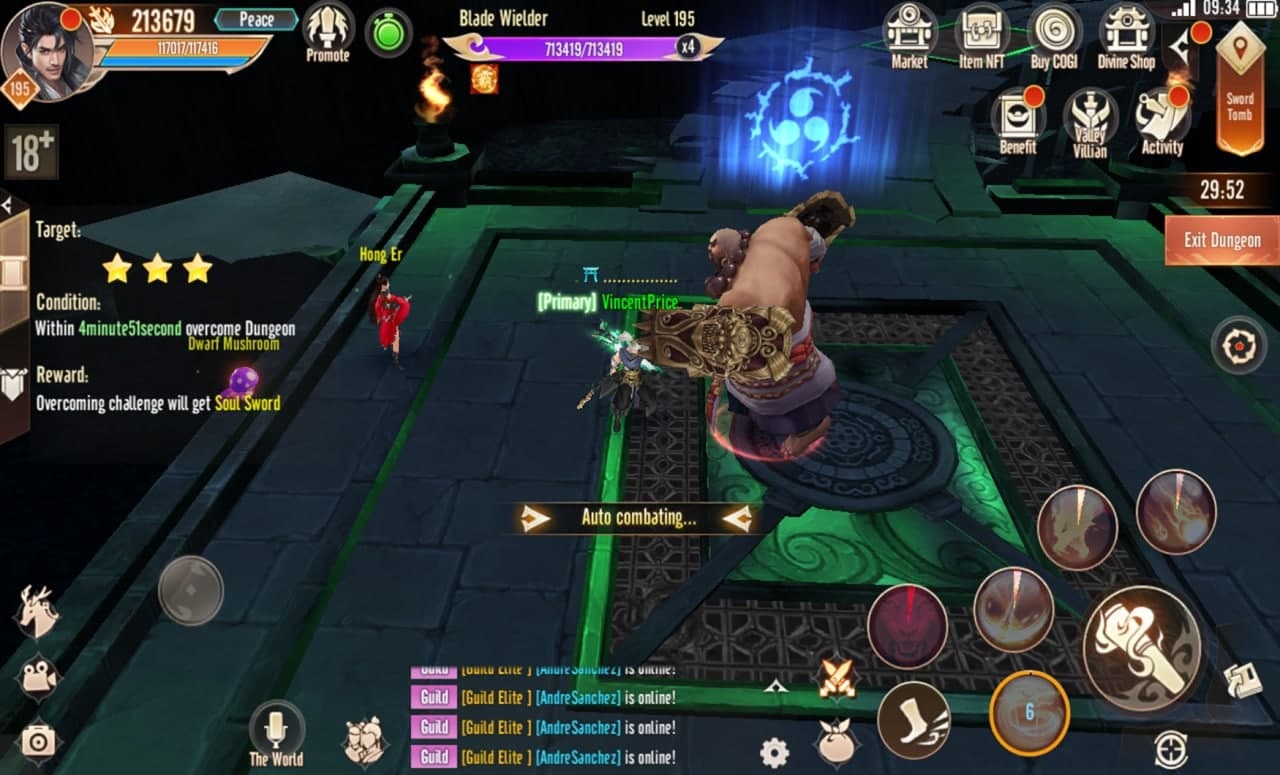Activate the boot dash skill
The height and width of the screenshot is (775, 1280).
913,720
